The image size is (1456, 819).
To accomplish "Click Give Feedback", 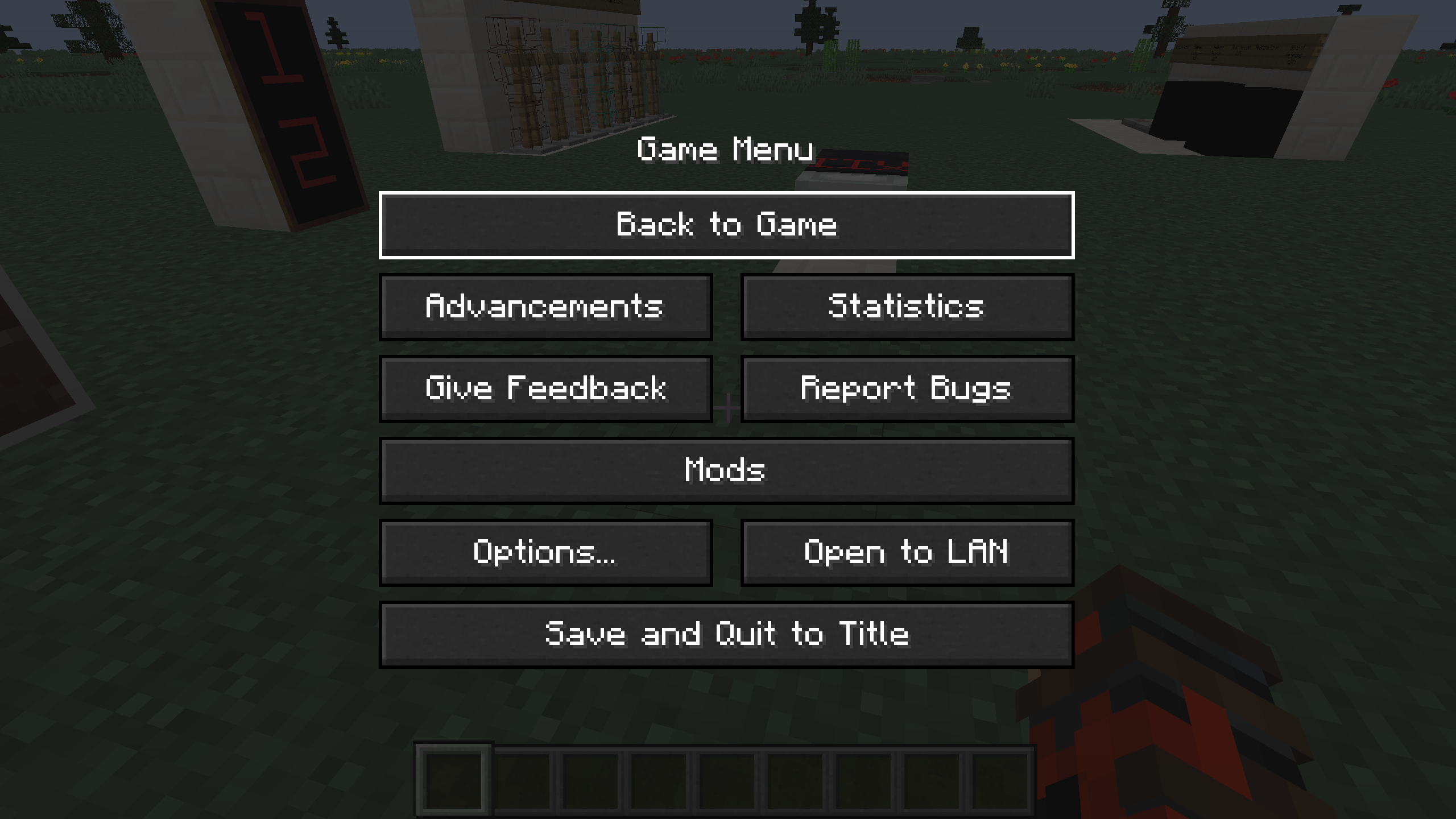I will tap(545, 389).
